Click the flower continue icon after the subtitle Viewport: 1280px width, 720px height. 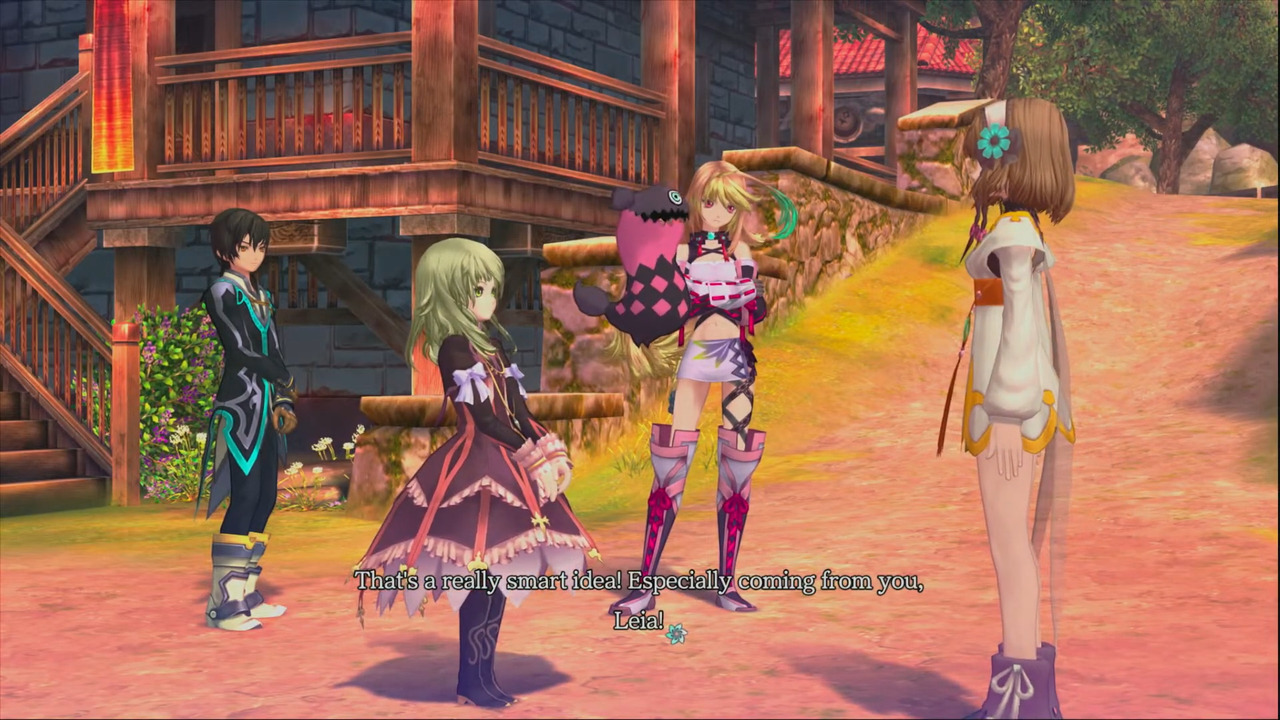point(676,633)
